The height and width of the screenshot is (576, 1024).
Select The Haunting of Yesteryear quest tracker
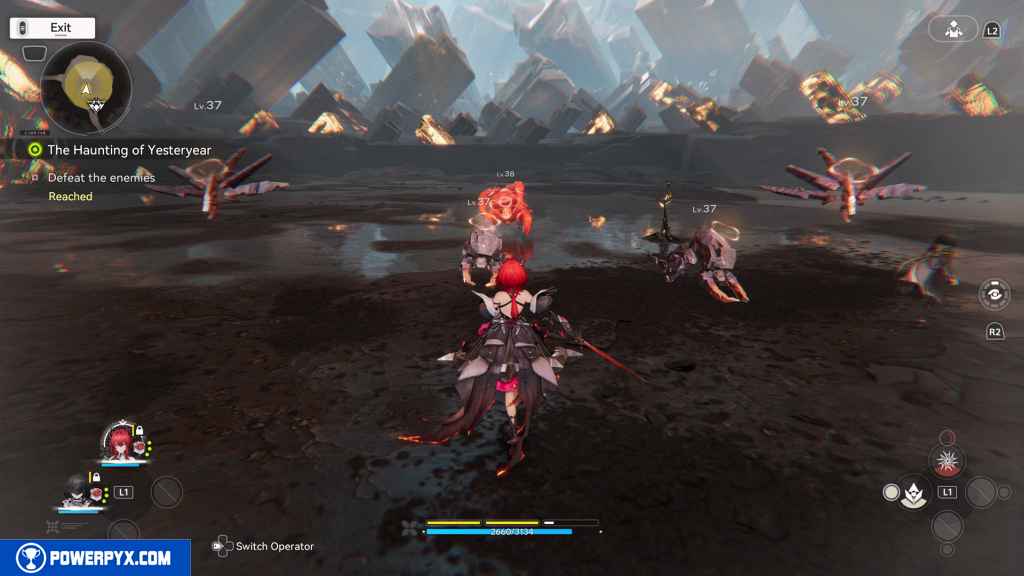point(129,150)
